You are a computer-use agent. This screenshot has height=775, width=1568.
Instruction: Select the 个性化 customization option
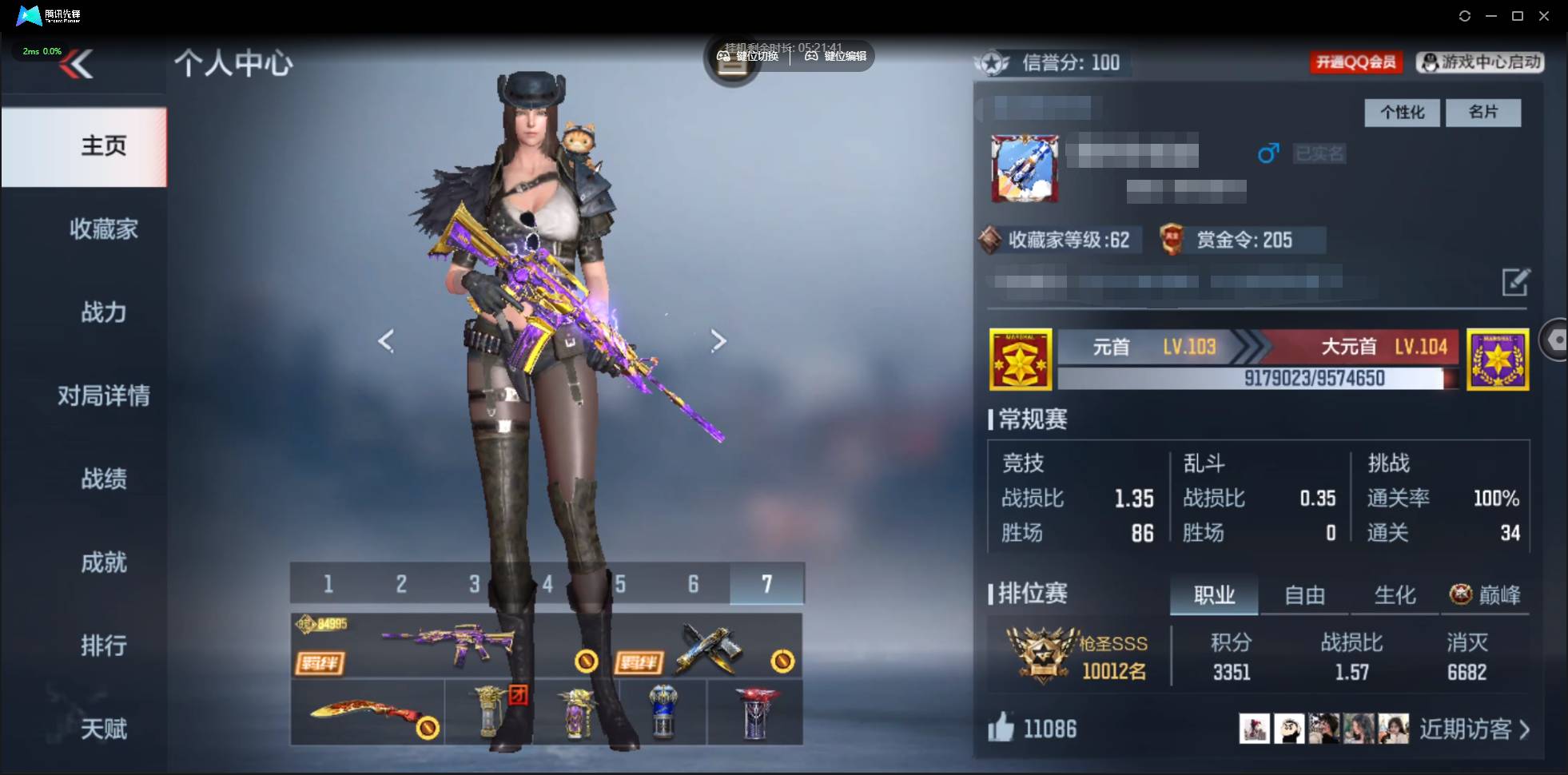[x=1402, y=113]
